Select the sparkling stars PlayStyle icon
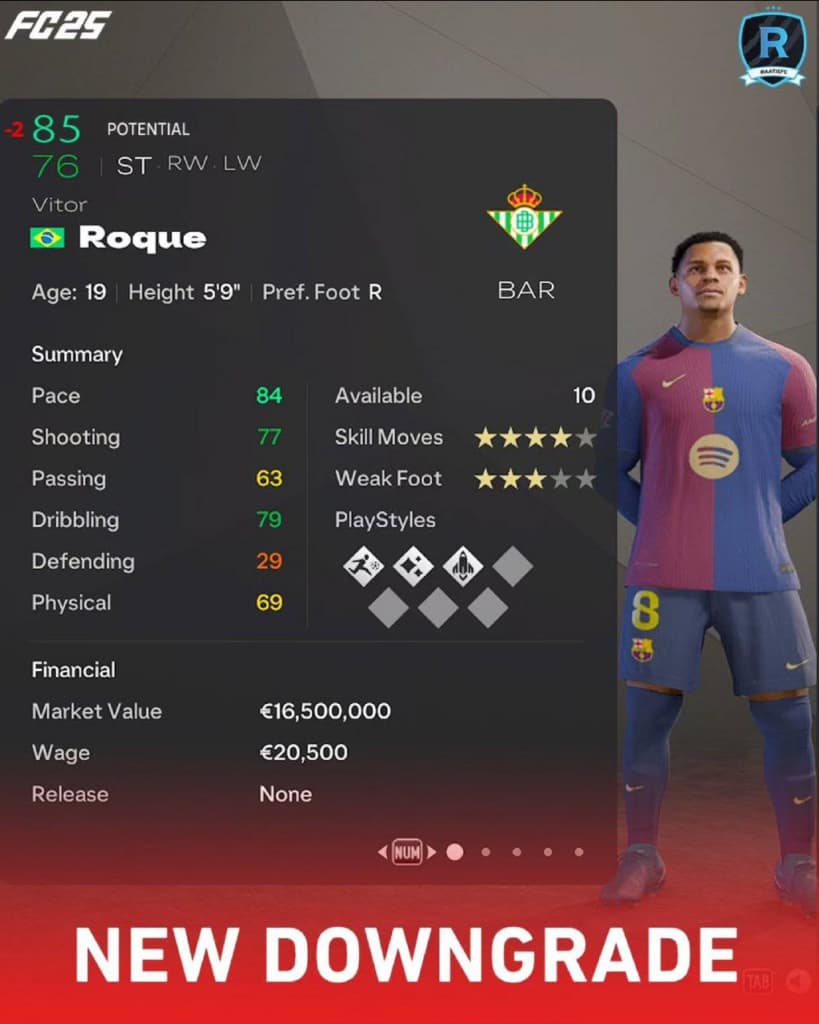Viewport: 819px width, 1024px height. click(413, 567)
